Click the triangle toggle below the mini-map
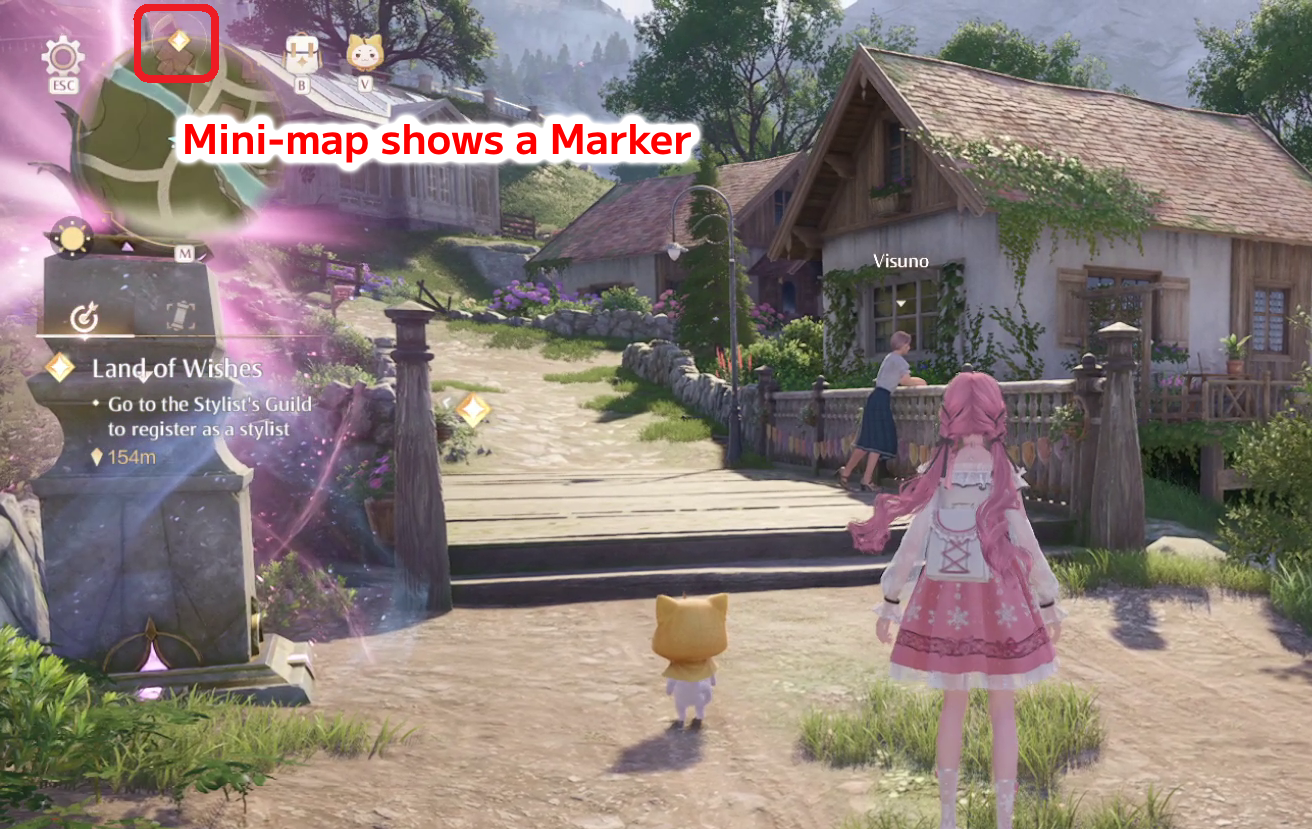The width and height of the screenshot is (1312, 829). 127,245
